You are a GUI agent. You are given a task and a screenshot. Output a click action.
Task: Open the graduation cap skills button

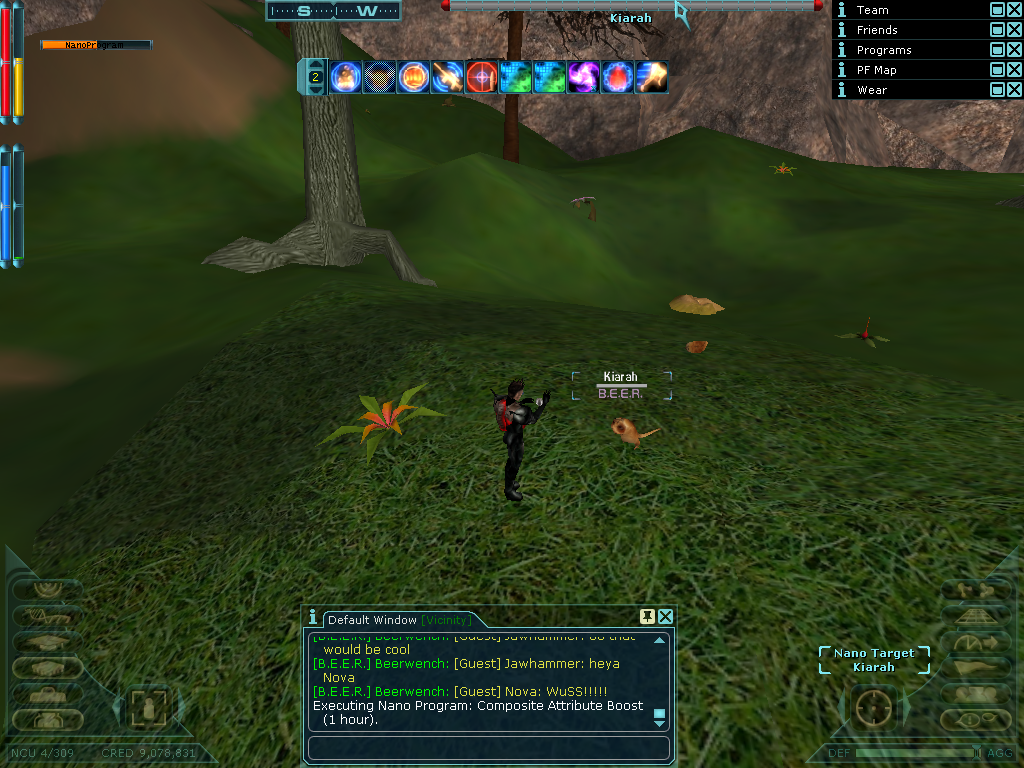(x=47, y=641)
